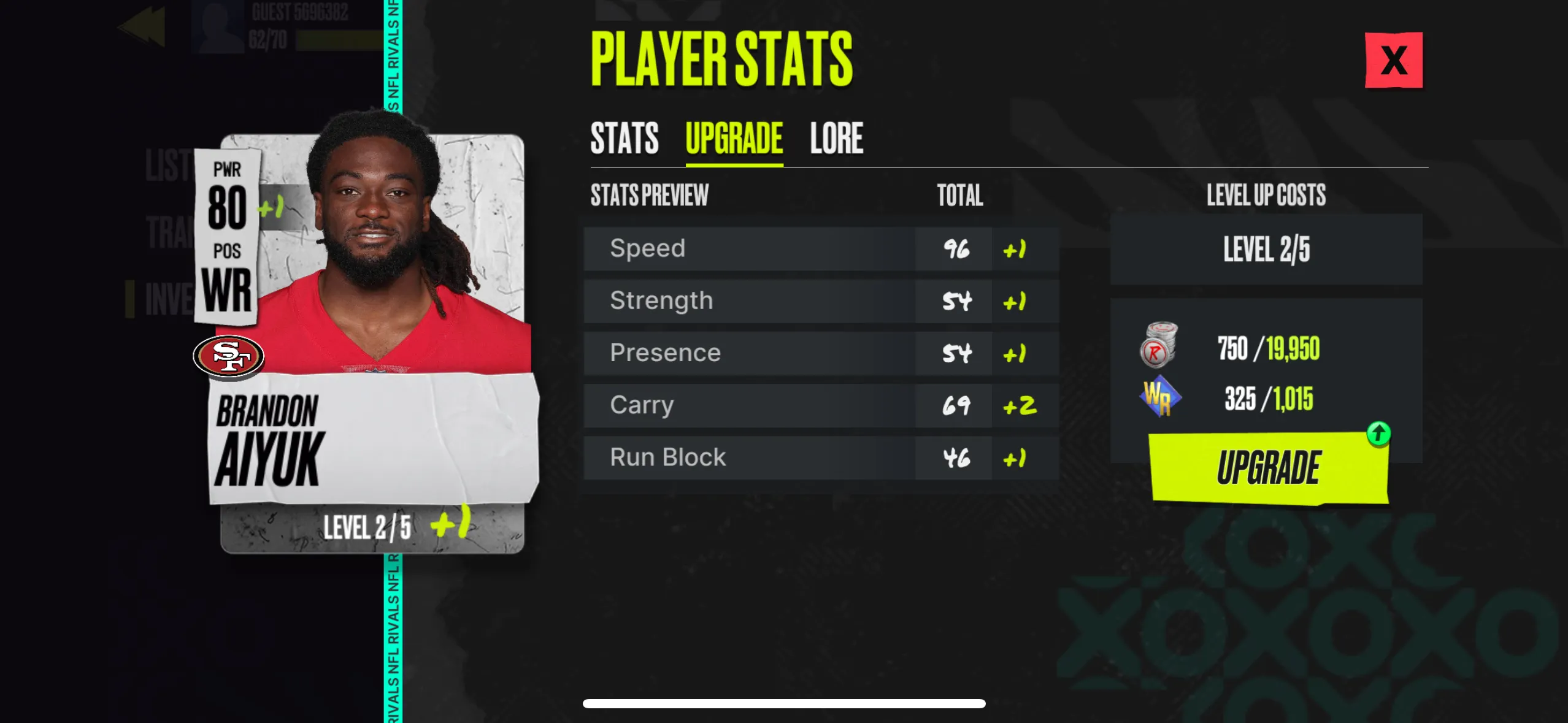The height and width of the screenshot is (723, 1568).
Task: Select the Upgrade tab
Action: pyautogui.click(x=734, y=138)
